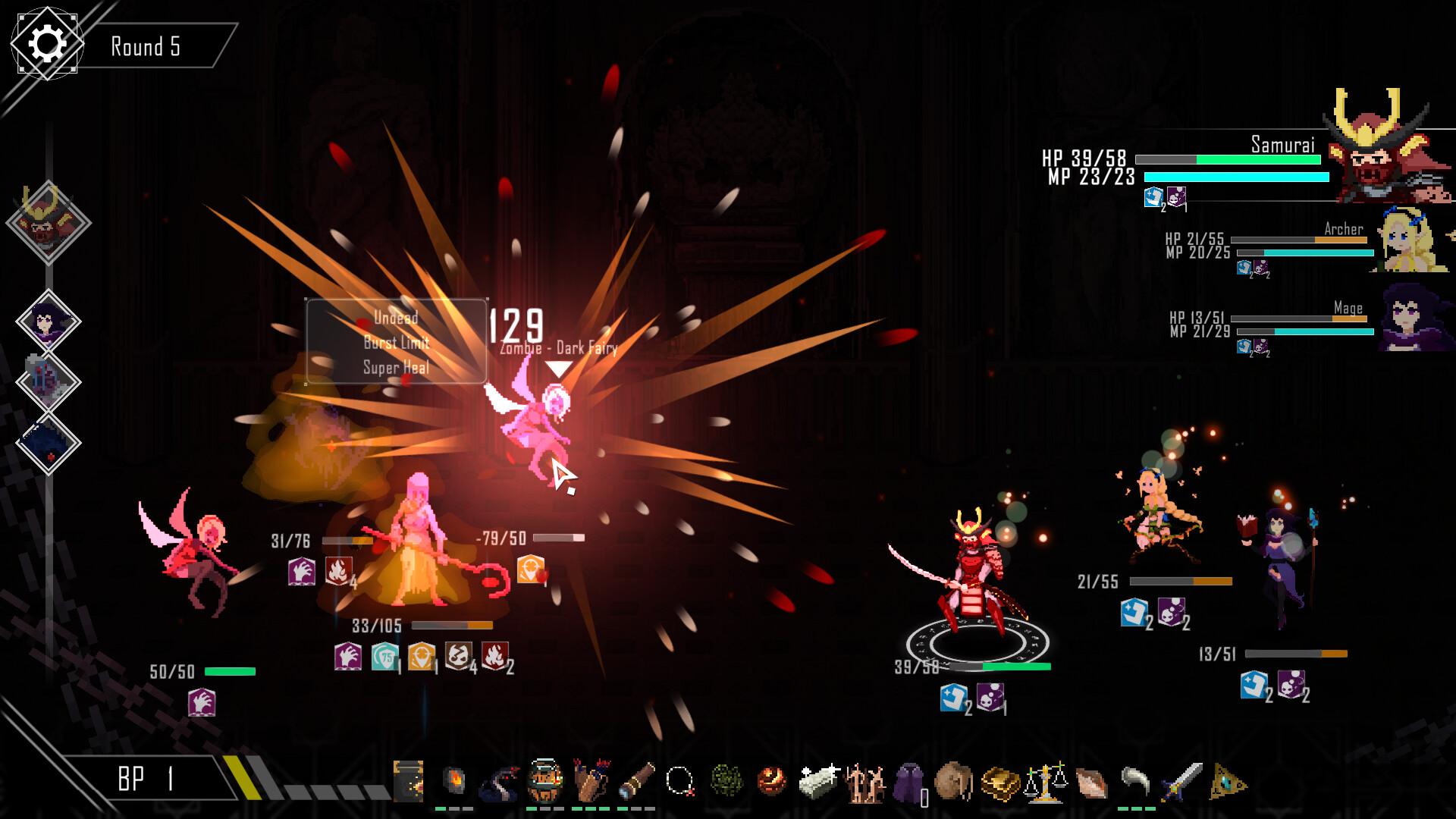Choose the Mage party panel portrait

click(x=1412, y=318)
